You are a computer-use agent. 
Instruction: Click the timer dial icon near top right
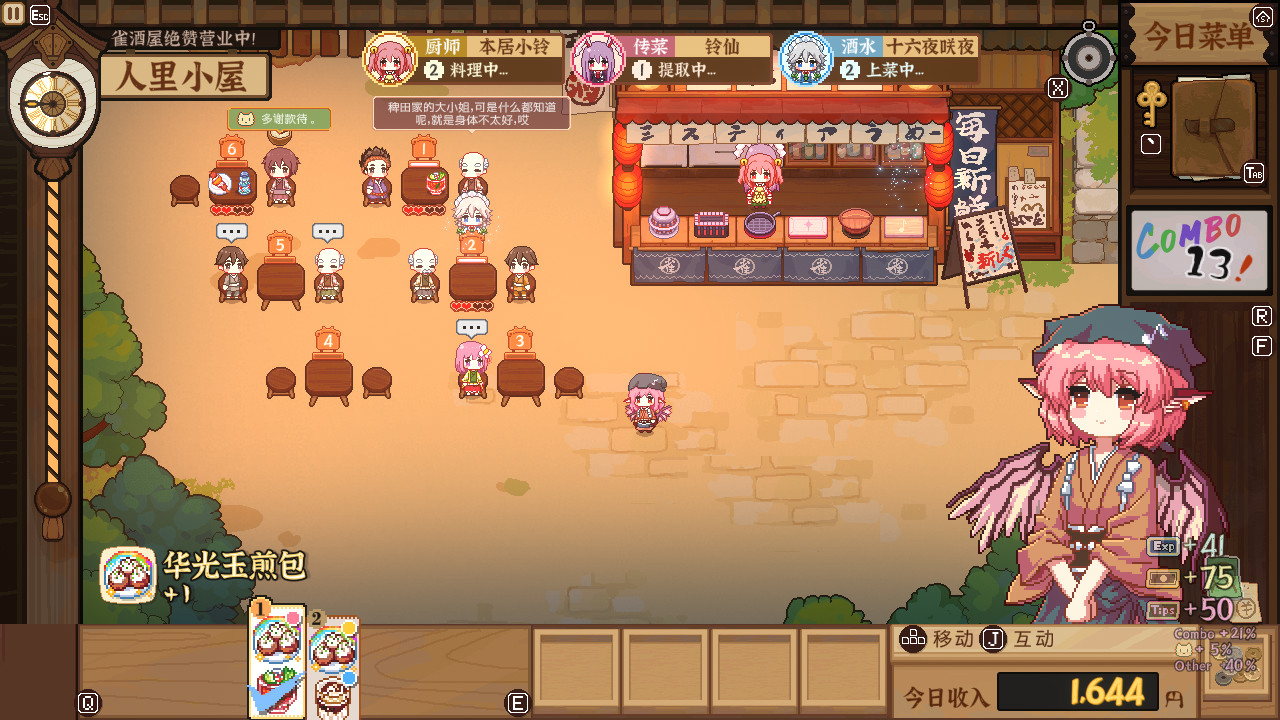(1088, 57)
